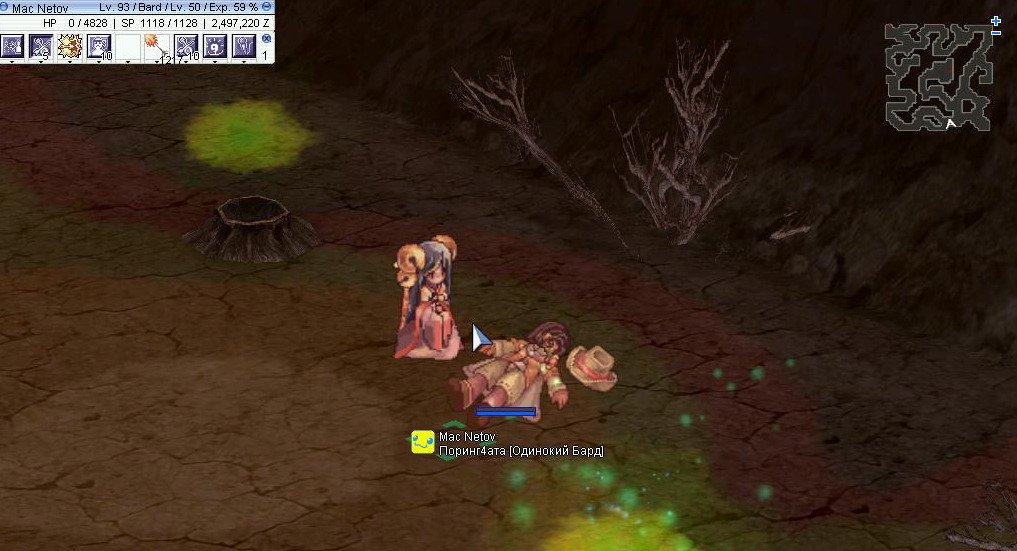The image size is (1017, 551).
Task: Activate the number 9 lightbulb skill
Action: pyautogui.click(x=215, y=46)
